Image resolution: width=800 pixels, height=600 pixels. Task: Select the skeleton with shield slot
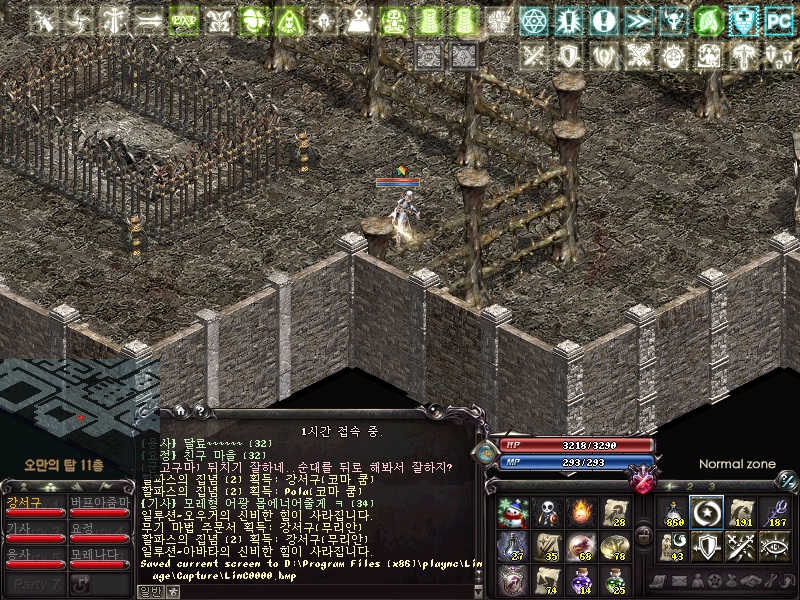[x=547, y=512]
